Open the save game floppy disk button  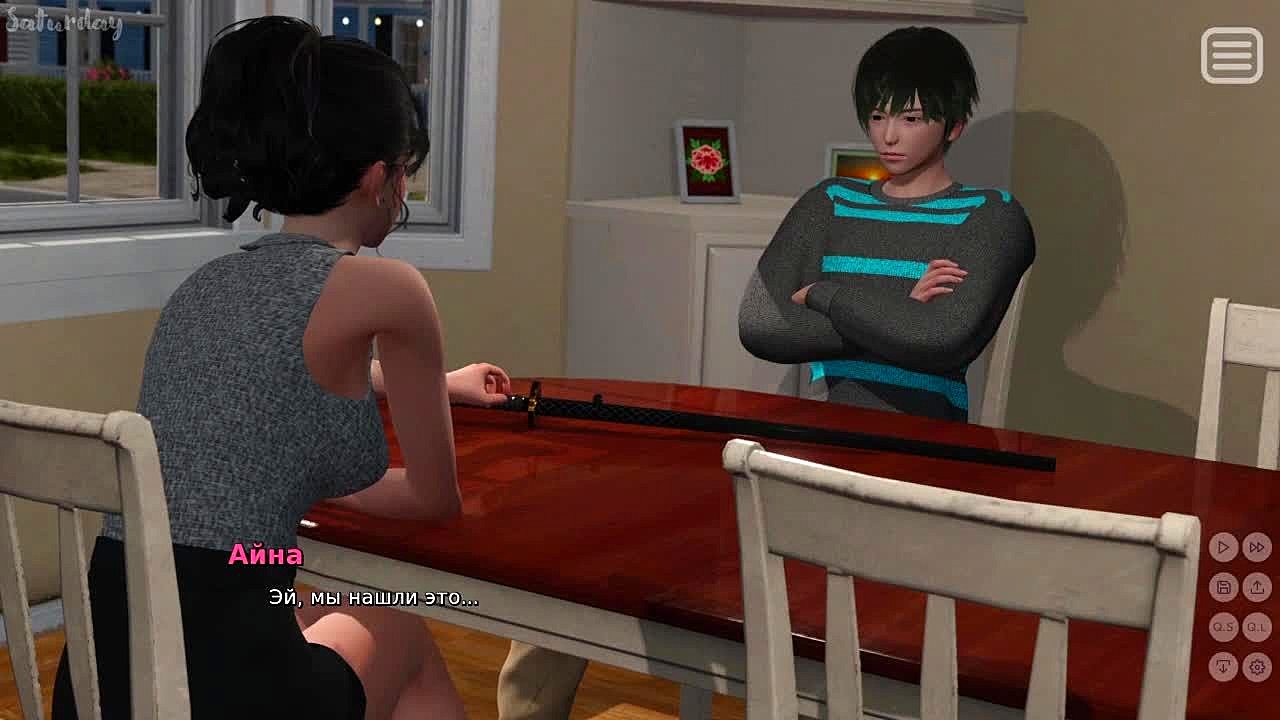coord(1223,587)
